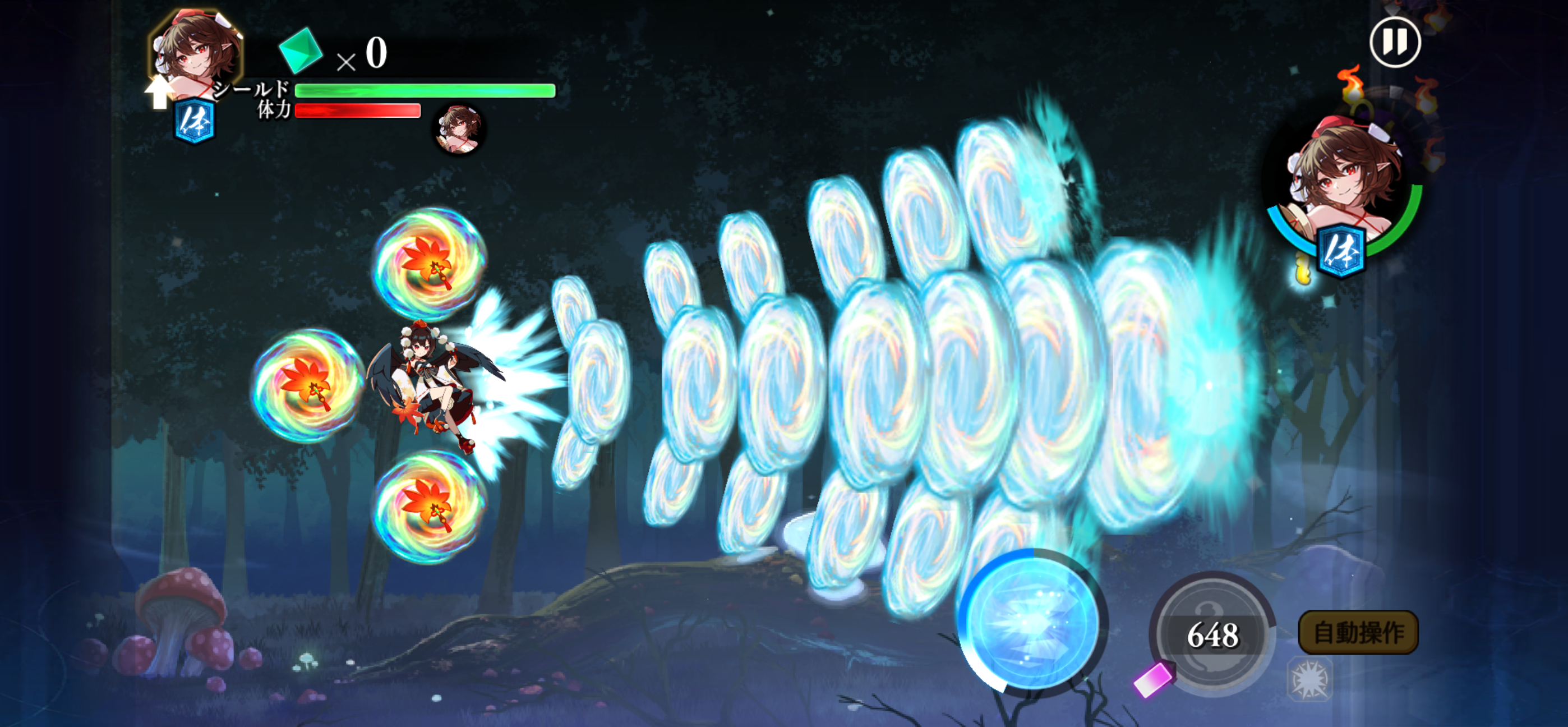
Task: Toggle the 自動操作 auto-play button
Action: pos(1358,633)
